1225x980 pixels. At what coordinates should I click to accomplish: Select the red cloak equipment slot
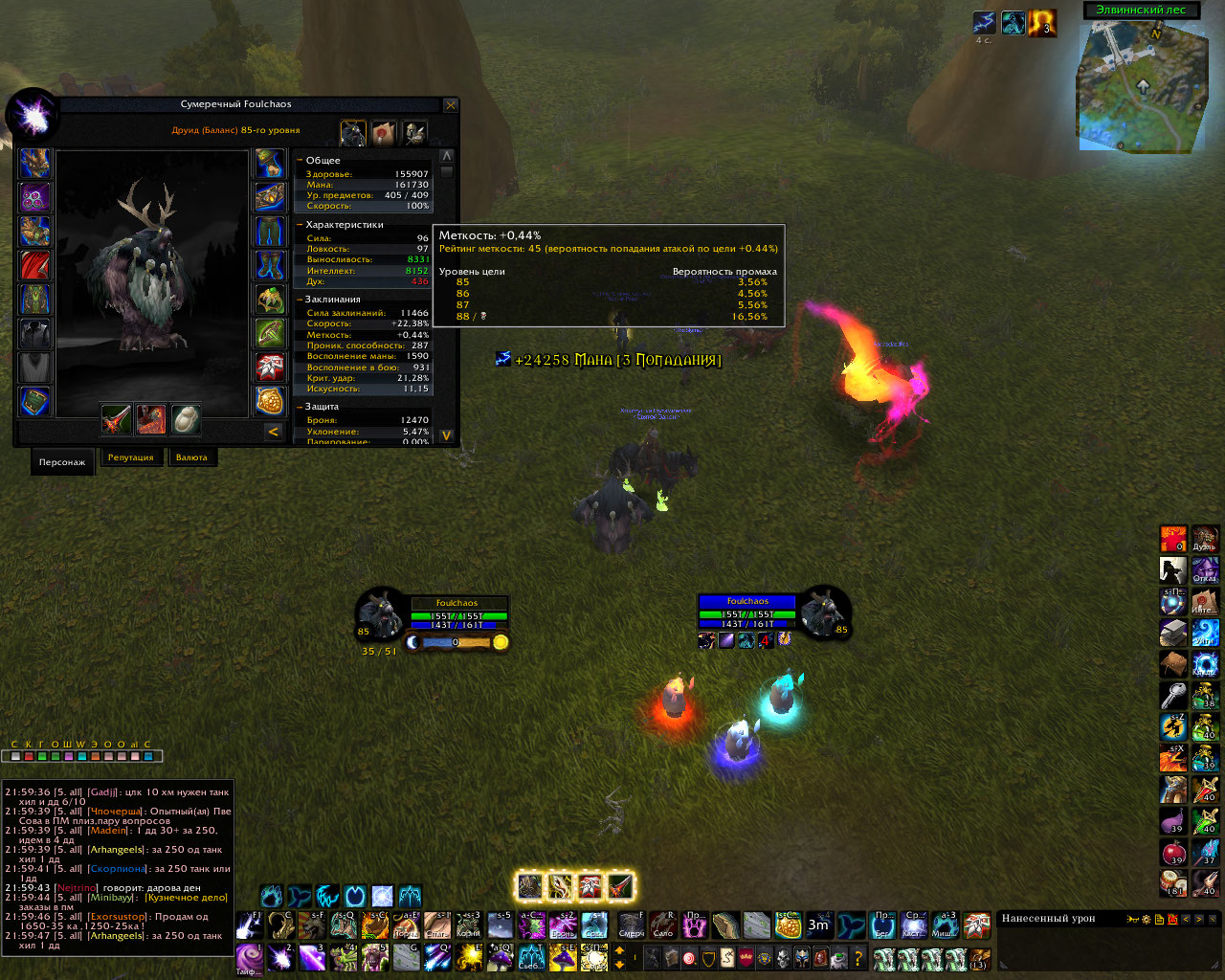pos(35,265)
